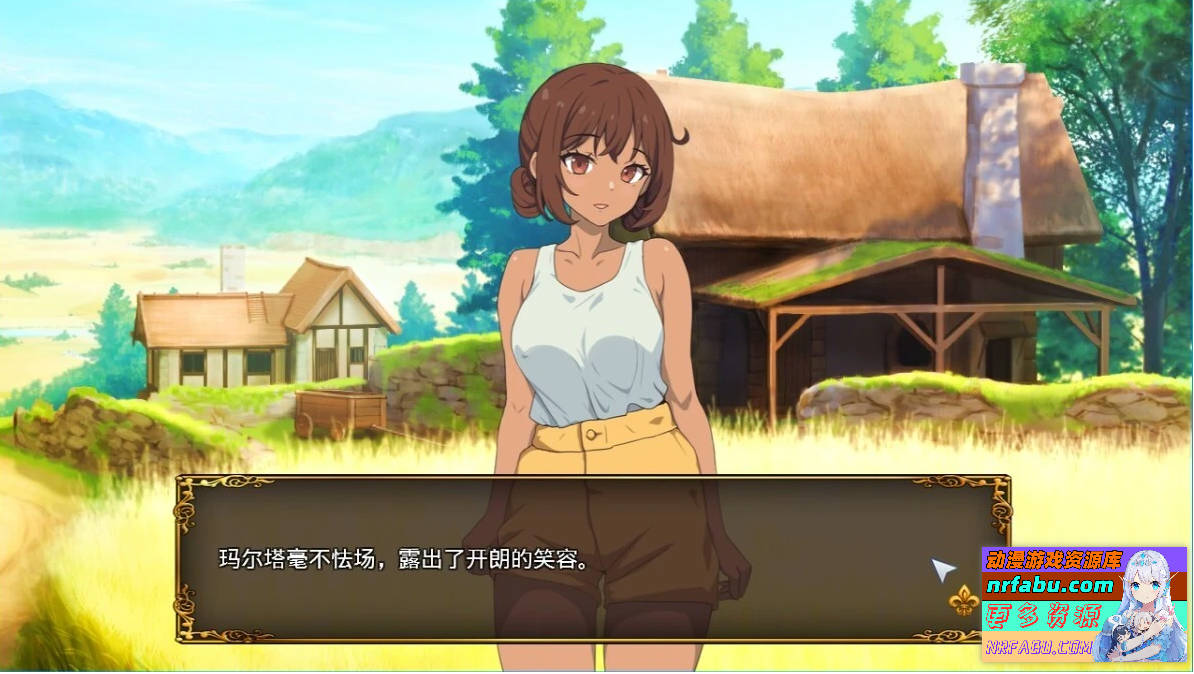The height and width of the screenshot is (674, 1194).
Task: Click the dialogue box to continue
Action: click(592, 558)
